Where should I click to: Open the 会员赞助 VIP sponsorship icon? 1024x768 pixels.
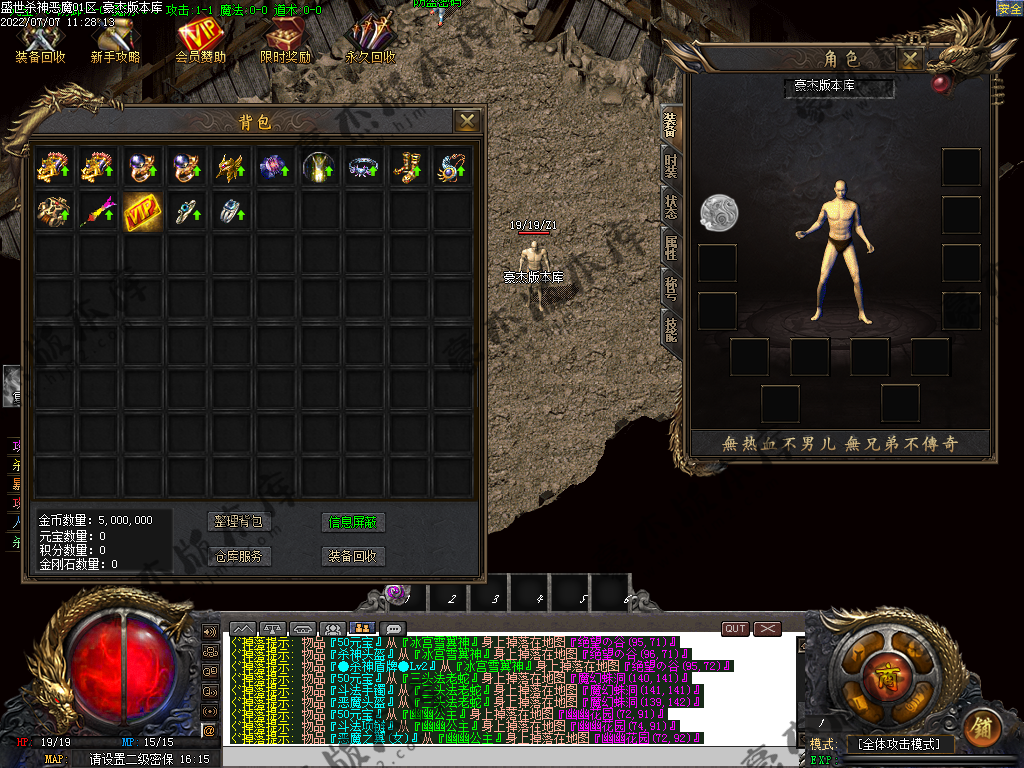pyautogui.click(x=200, y=42)
